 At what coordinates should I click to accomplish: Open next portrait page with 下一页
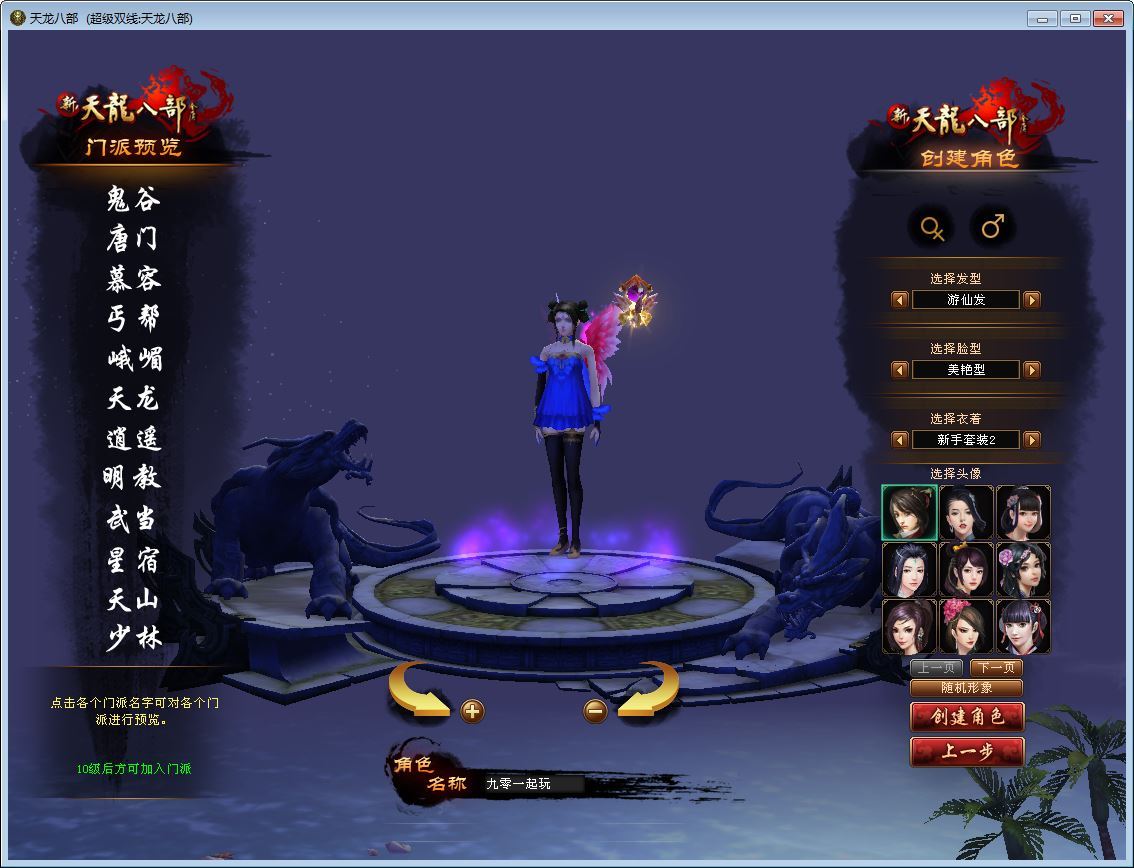[996, 668]
